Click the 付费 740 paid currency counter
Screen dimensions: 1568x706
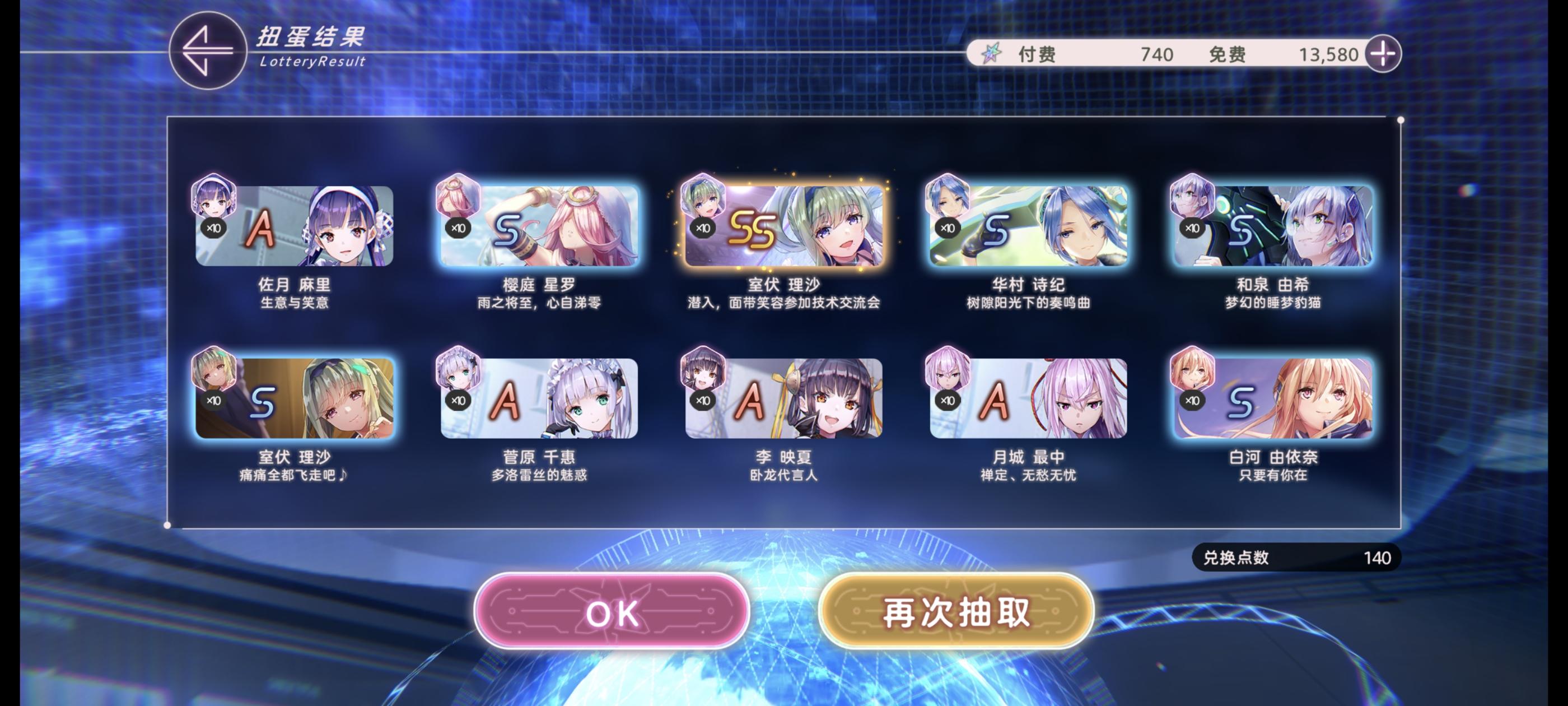1096,54
